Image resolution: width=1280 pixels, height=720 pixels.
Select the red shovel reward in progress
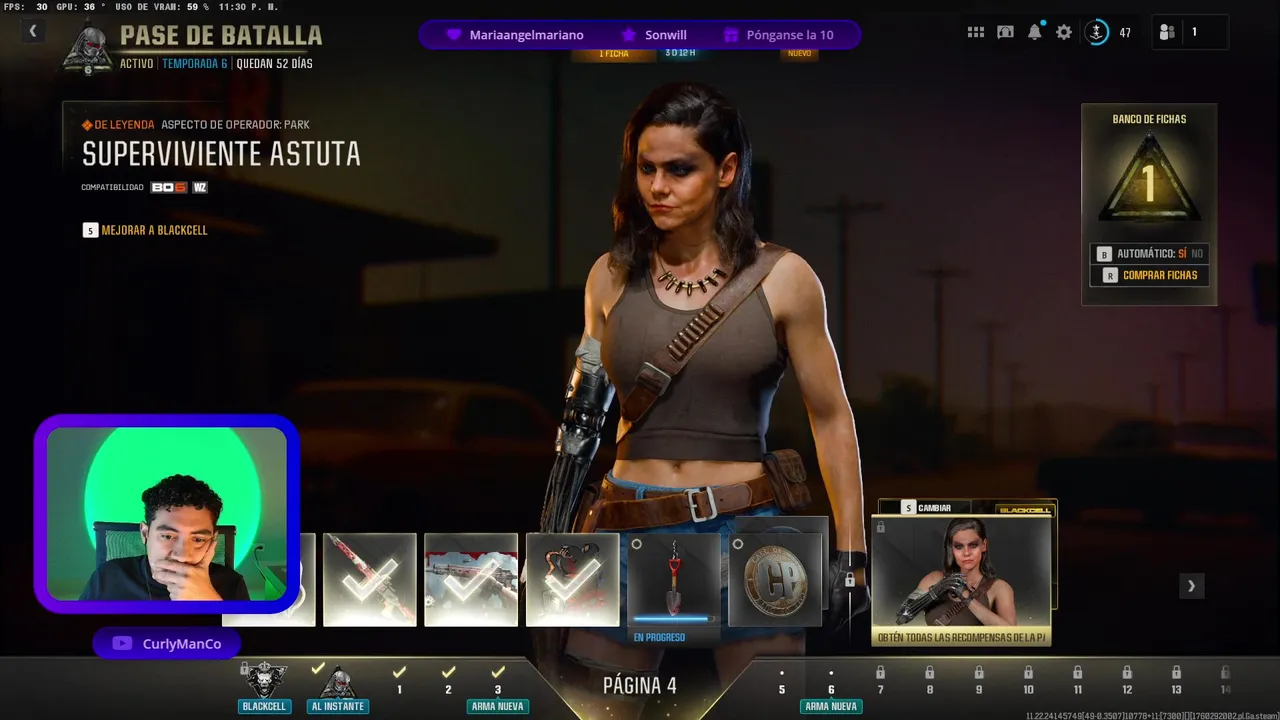point(673,579)
